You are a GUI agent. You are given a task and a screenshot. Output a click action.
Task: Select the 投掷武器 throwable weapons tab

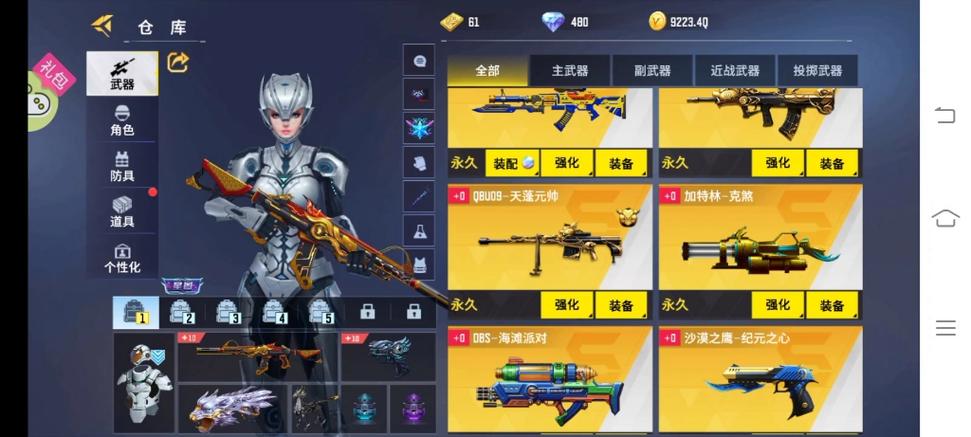[818, 70]
